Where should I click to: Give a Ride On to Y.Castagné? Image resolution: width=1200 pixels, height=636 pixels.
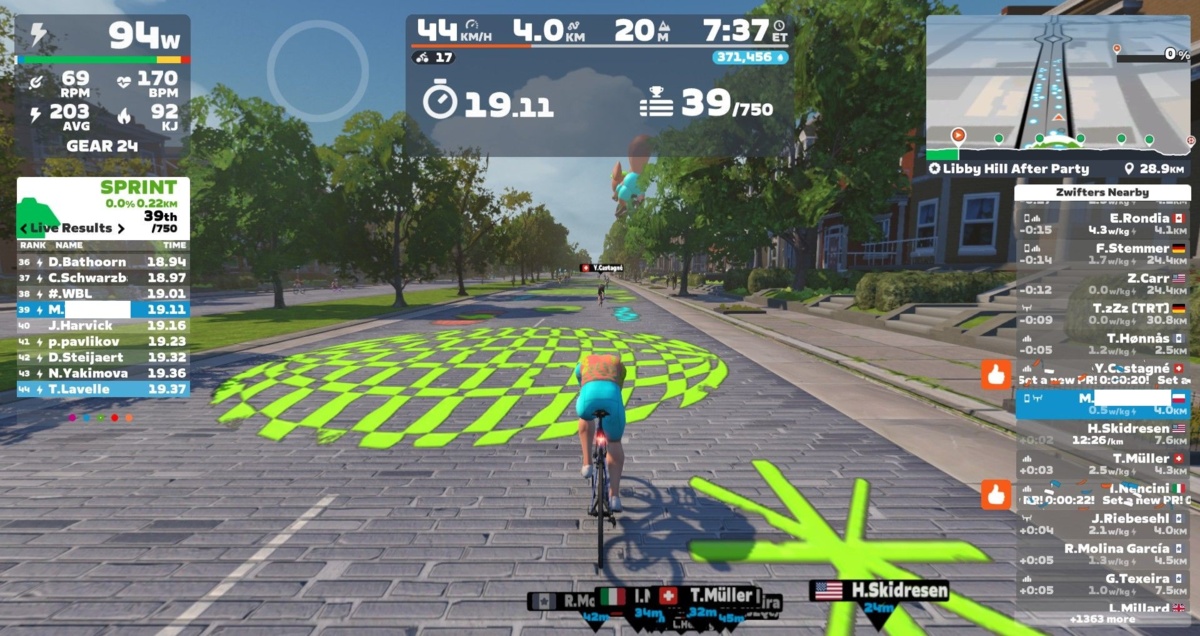click(x=996, y=375)
